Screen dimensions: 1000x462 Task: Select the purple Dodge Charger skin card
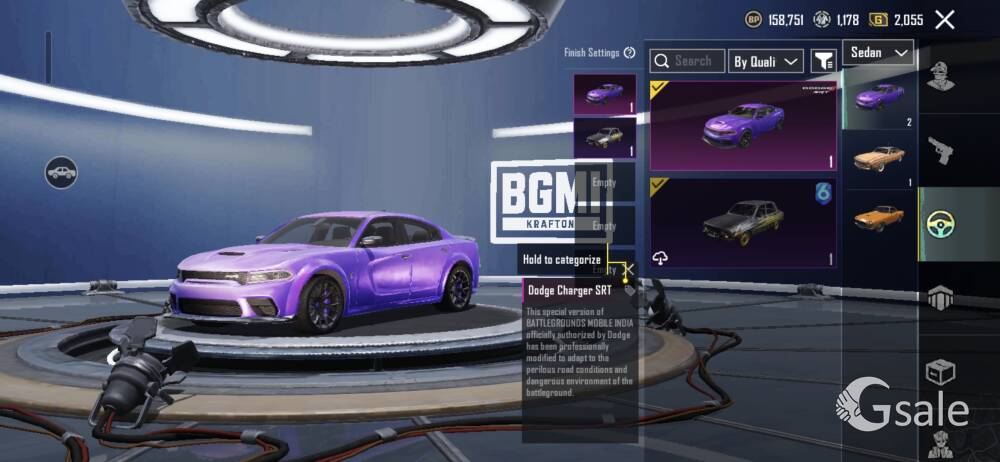click(743, 126)
